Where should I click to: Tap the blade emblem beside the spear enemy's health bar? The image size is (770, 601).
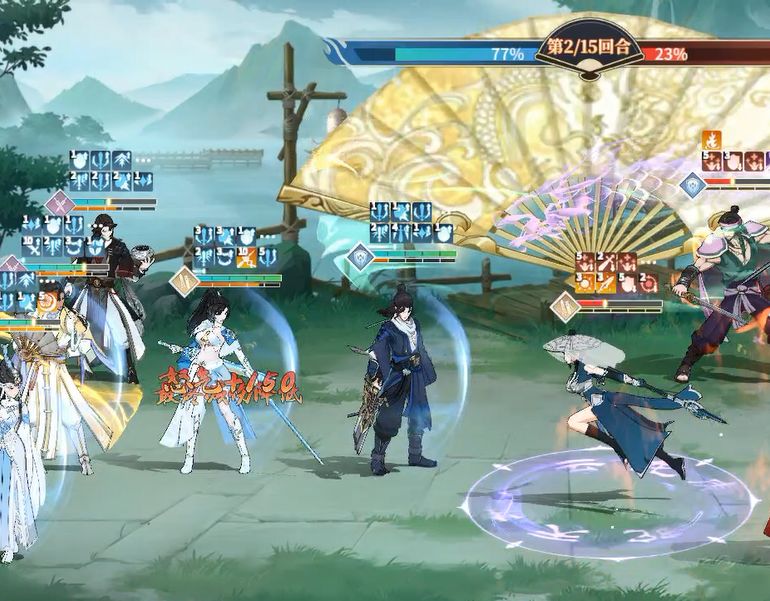click(566, 306)
